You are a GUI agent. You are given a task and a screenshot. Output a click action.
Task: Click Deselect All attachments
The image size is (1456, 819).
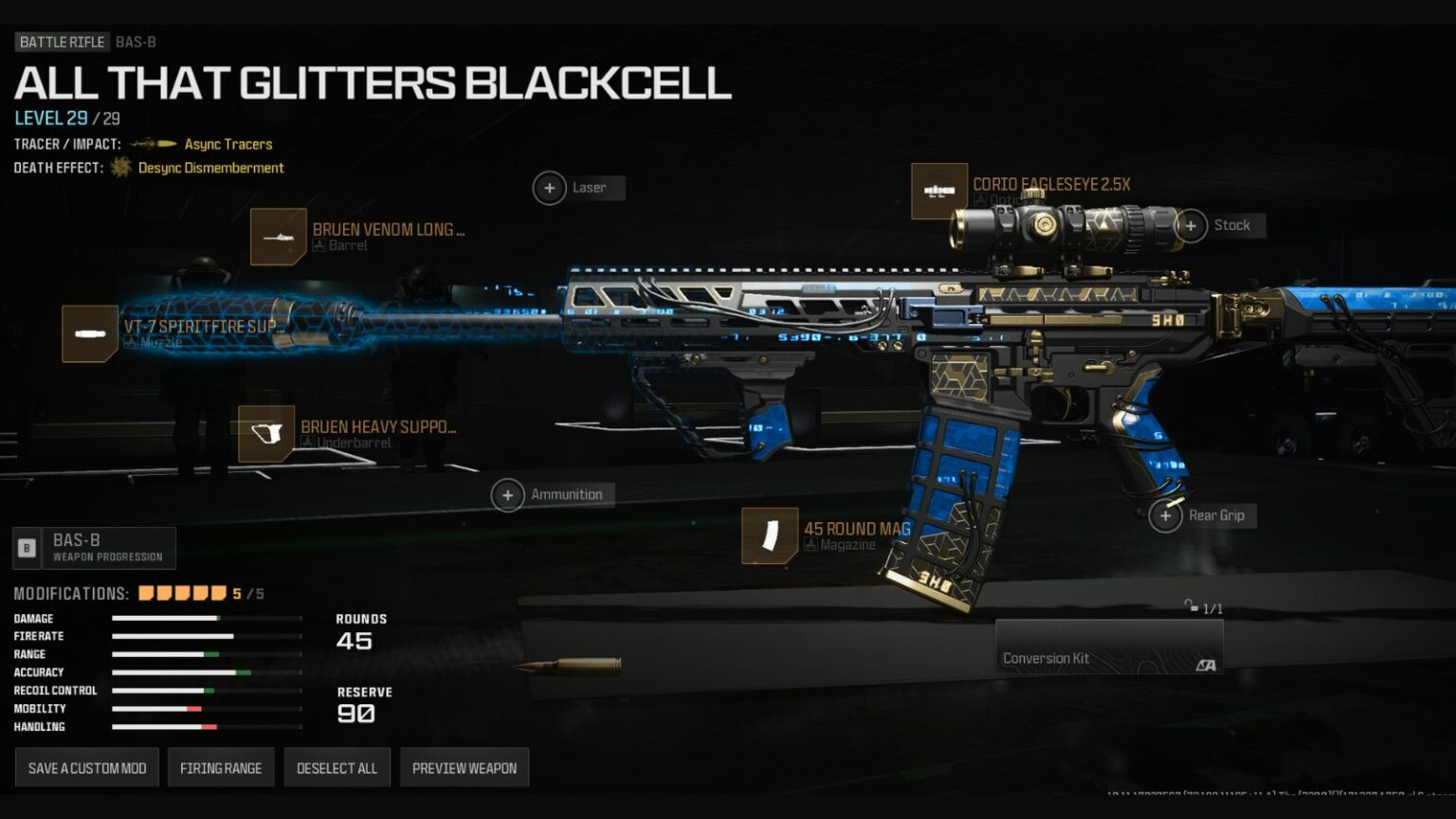point(337,767)
